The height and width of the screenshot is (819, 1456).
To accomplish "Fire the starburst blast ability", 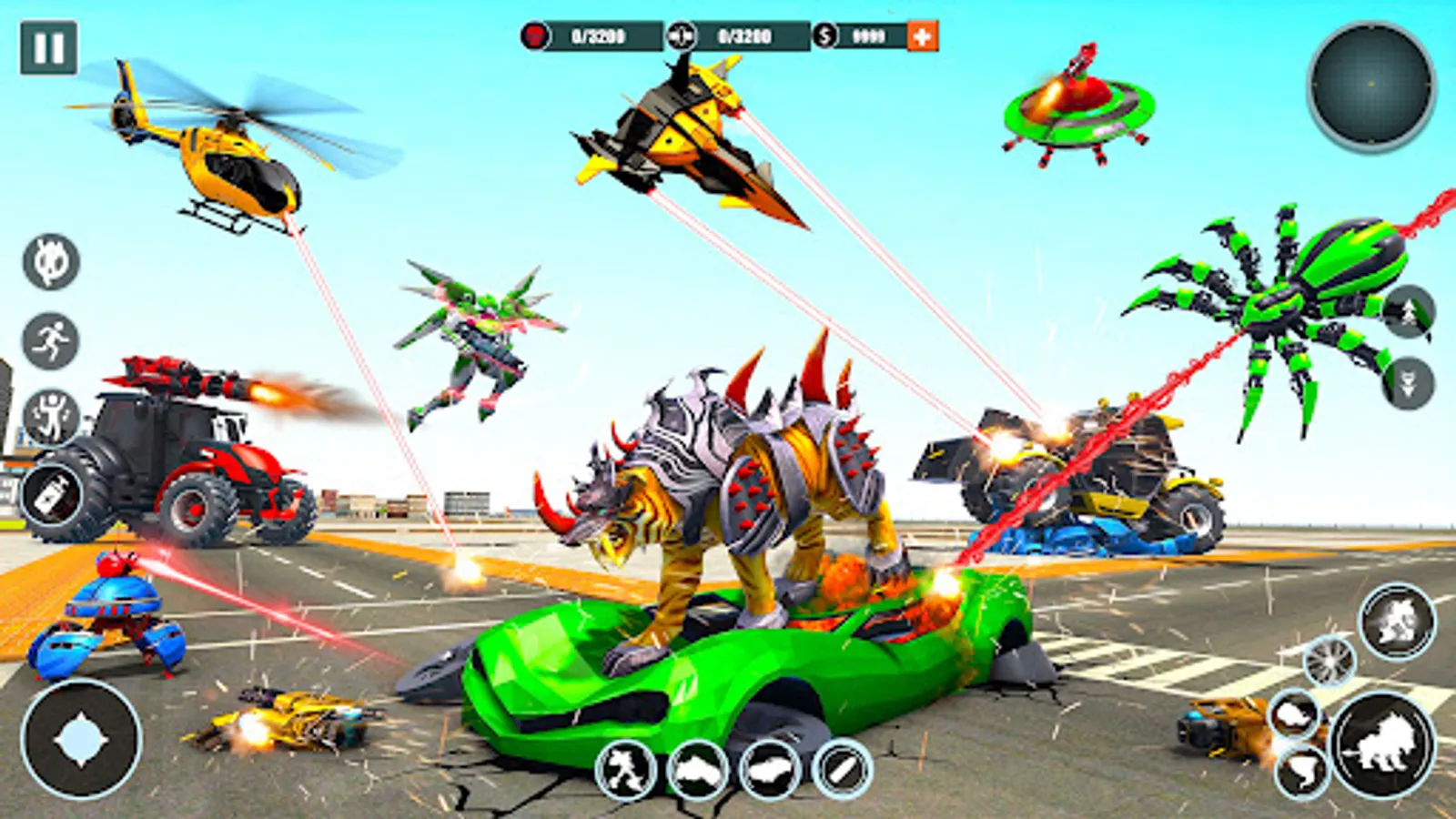I will [1329, 661].
